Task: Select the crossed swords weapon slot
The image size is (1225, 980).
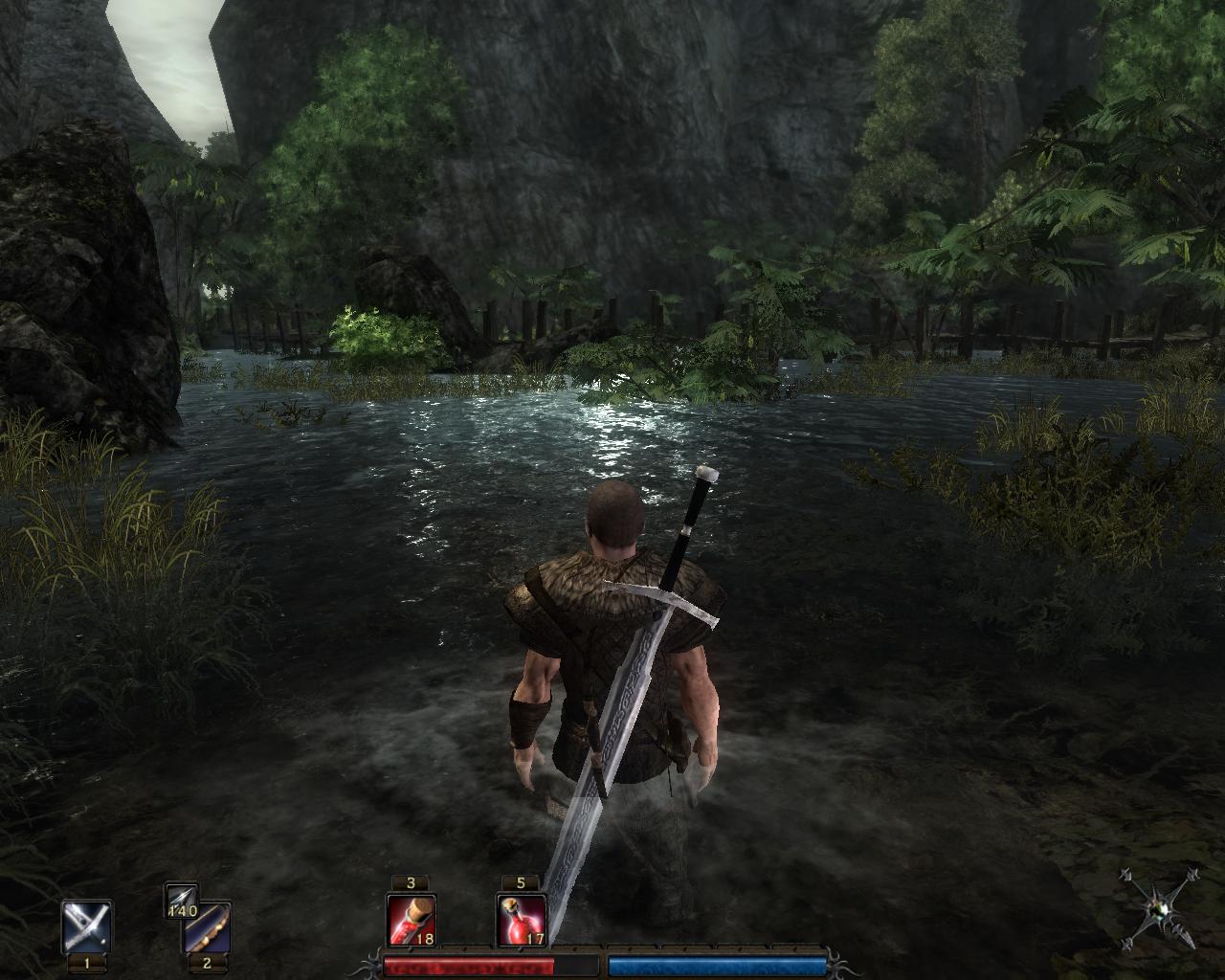Action: [87, 925]
